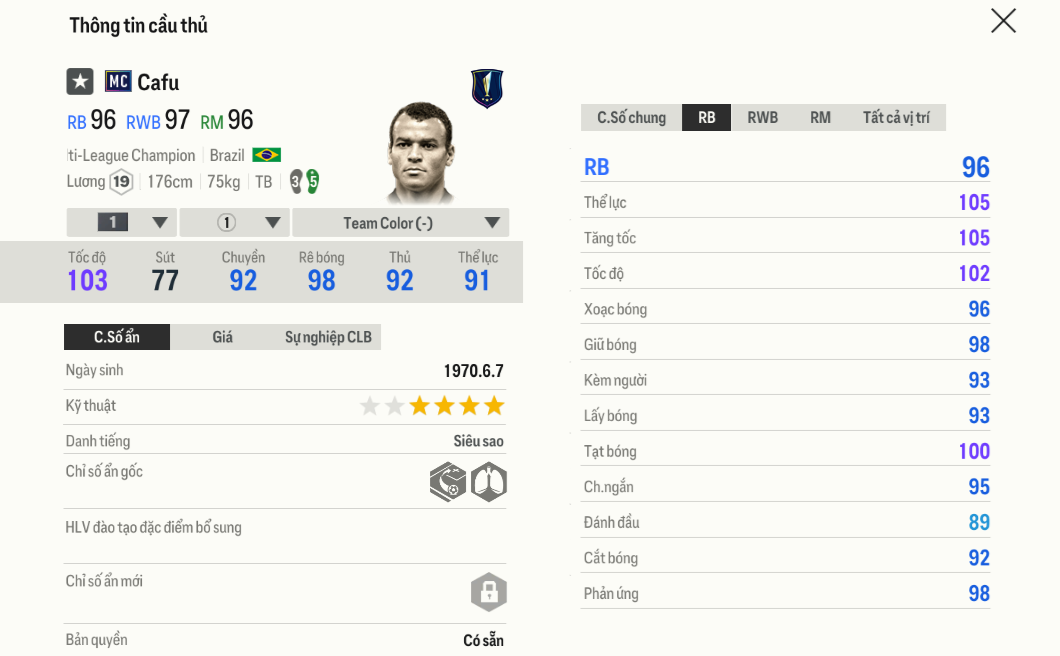Click the soccer ball hidden trait icon
1060x656 pixels.
[448, 482]
